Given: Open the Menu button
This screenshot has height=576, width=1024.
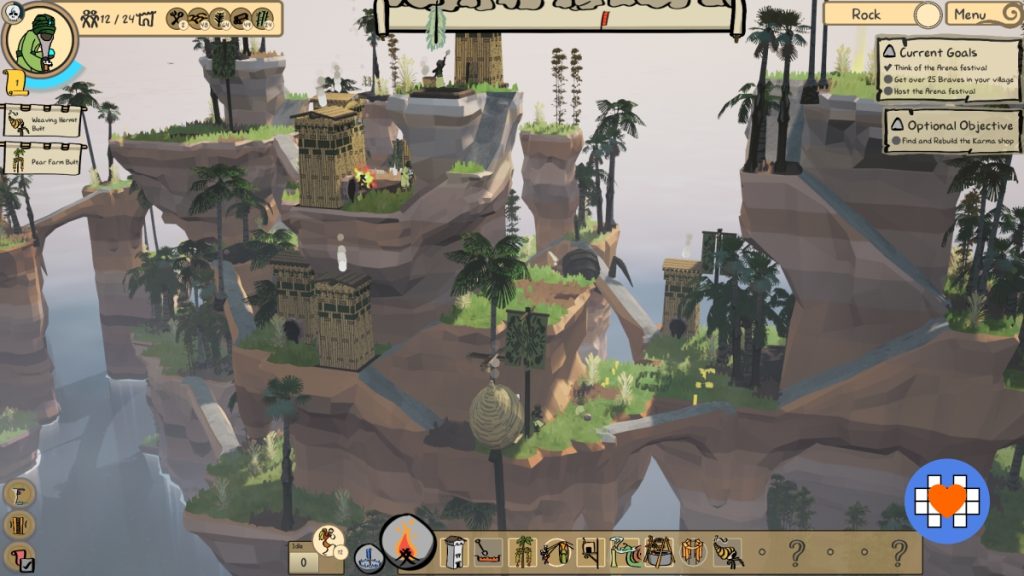Looking at the screenshot, I should pos(979,14).
